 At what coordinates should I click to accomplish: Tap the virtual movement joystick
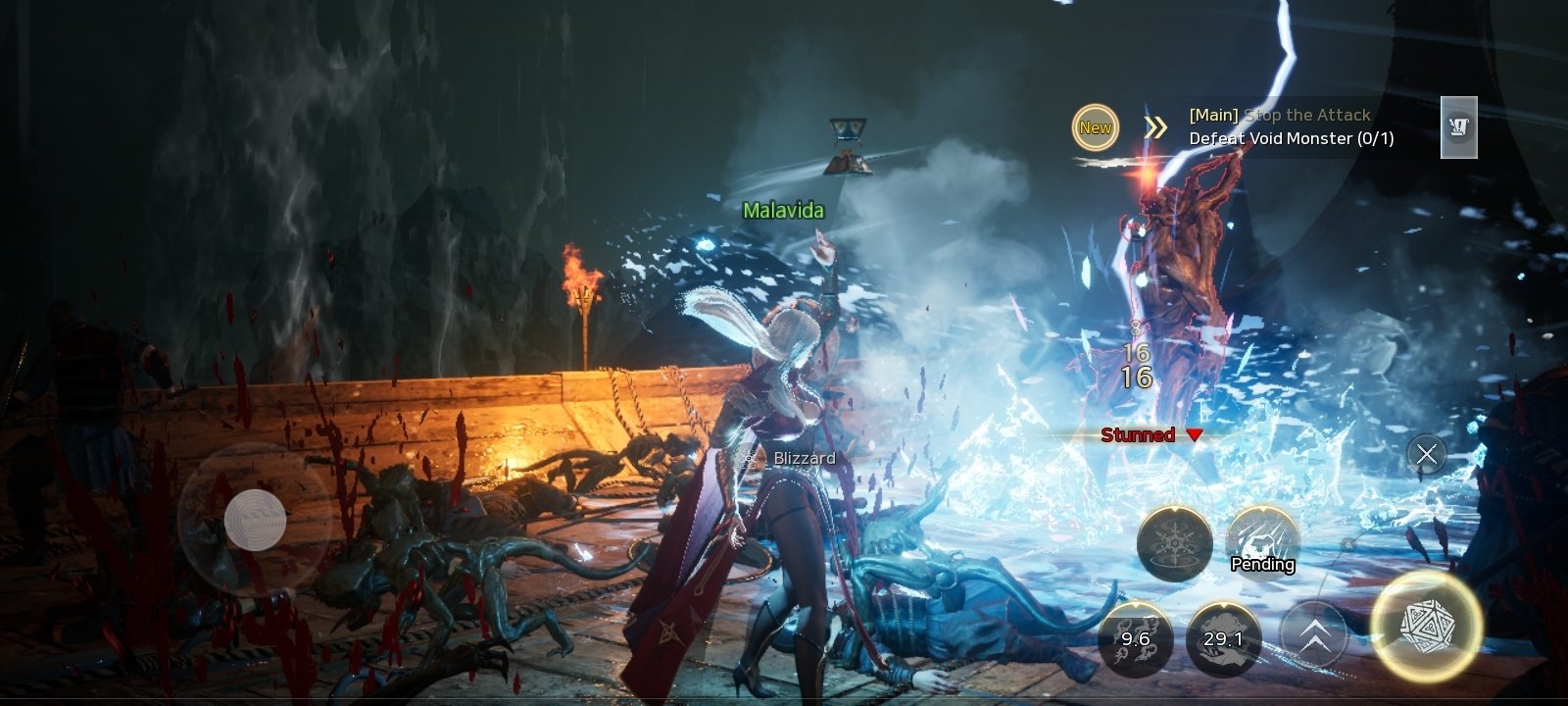pos(255,519)
